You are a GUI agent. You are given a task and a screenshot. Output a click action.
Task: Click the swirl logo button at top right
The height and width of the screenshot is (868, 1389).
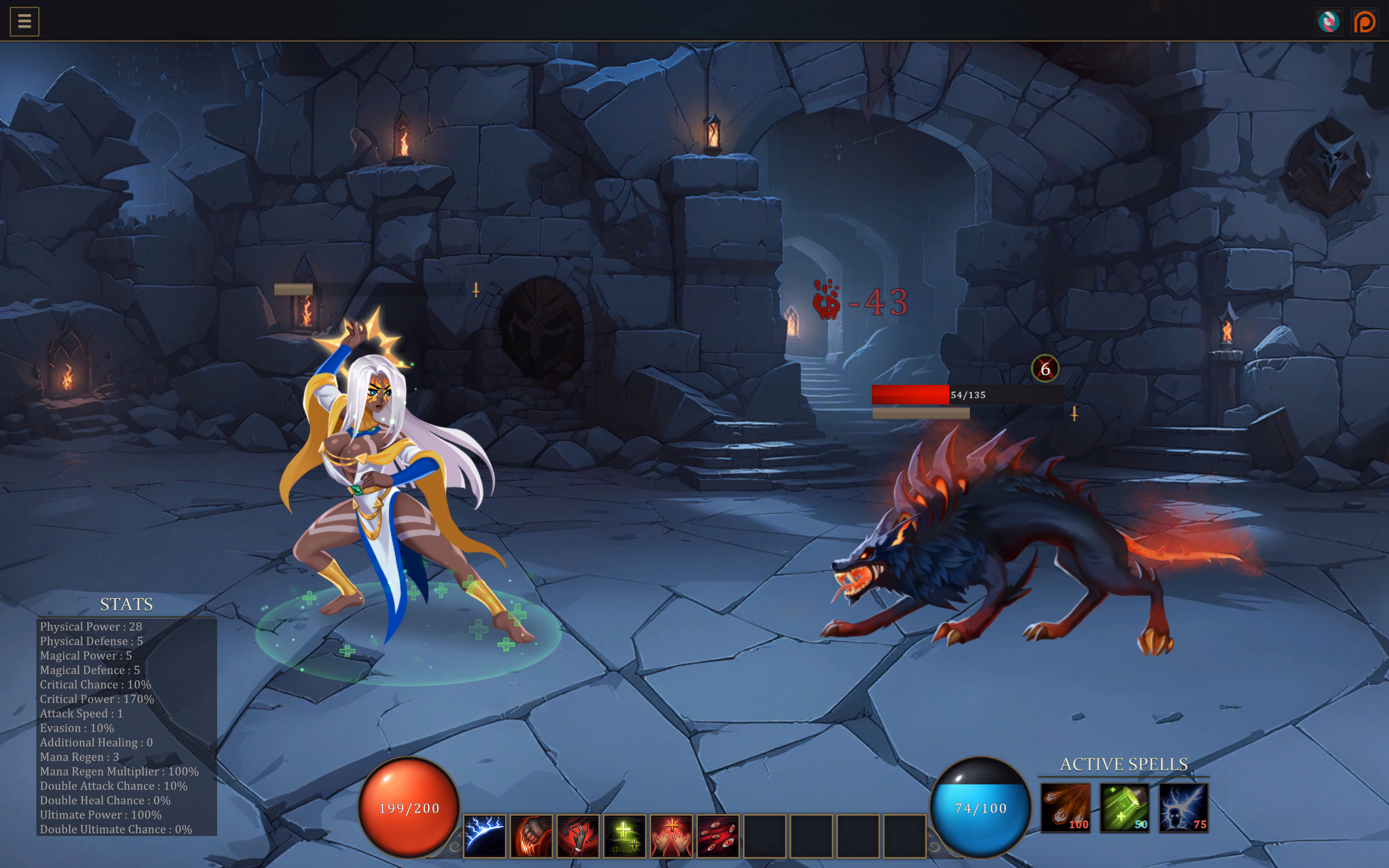coord(1329,21)
